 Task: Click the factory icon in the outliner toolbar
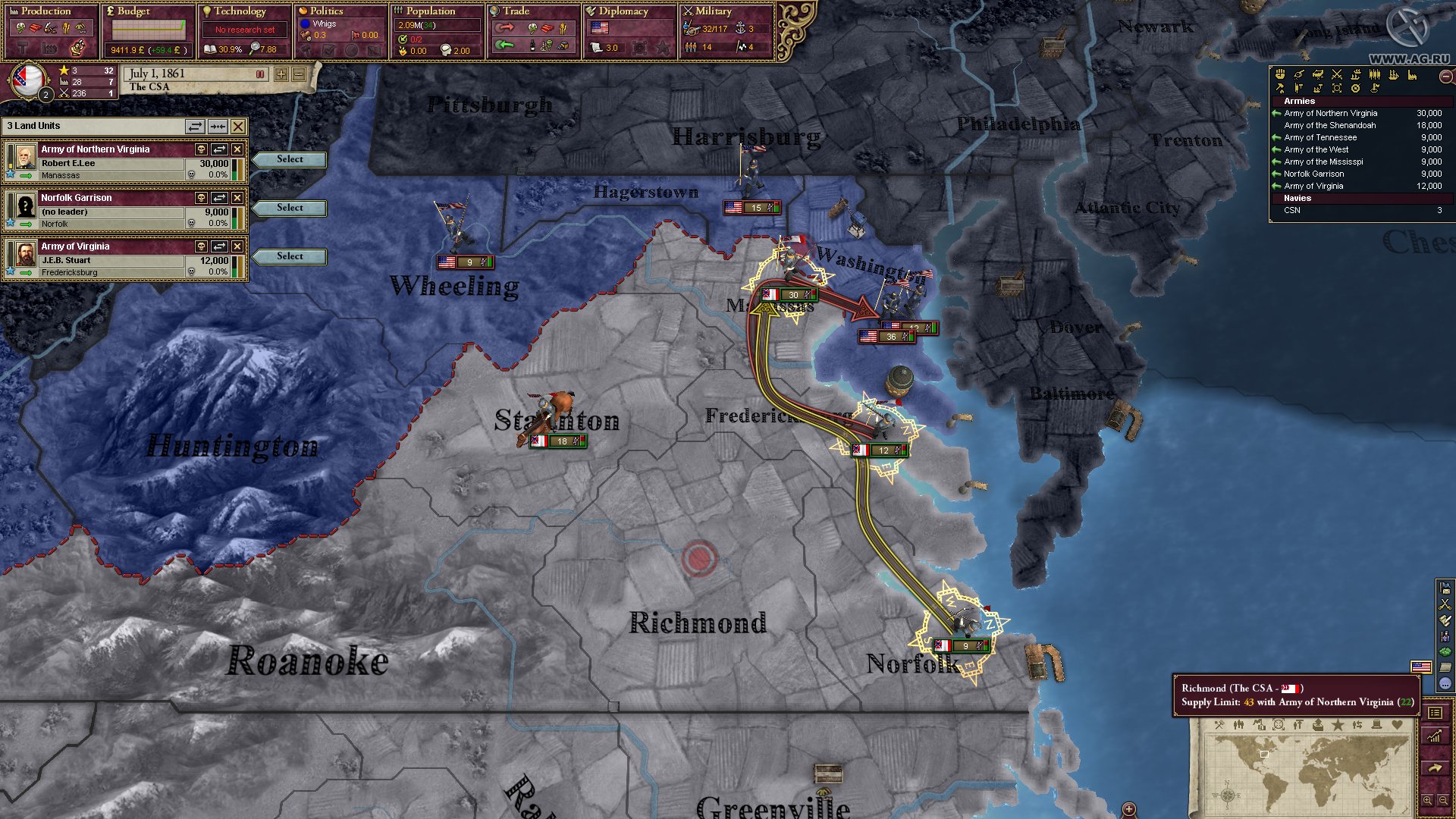point(1412,75)
